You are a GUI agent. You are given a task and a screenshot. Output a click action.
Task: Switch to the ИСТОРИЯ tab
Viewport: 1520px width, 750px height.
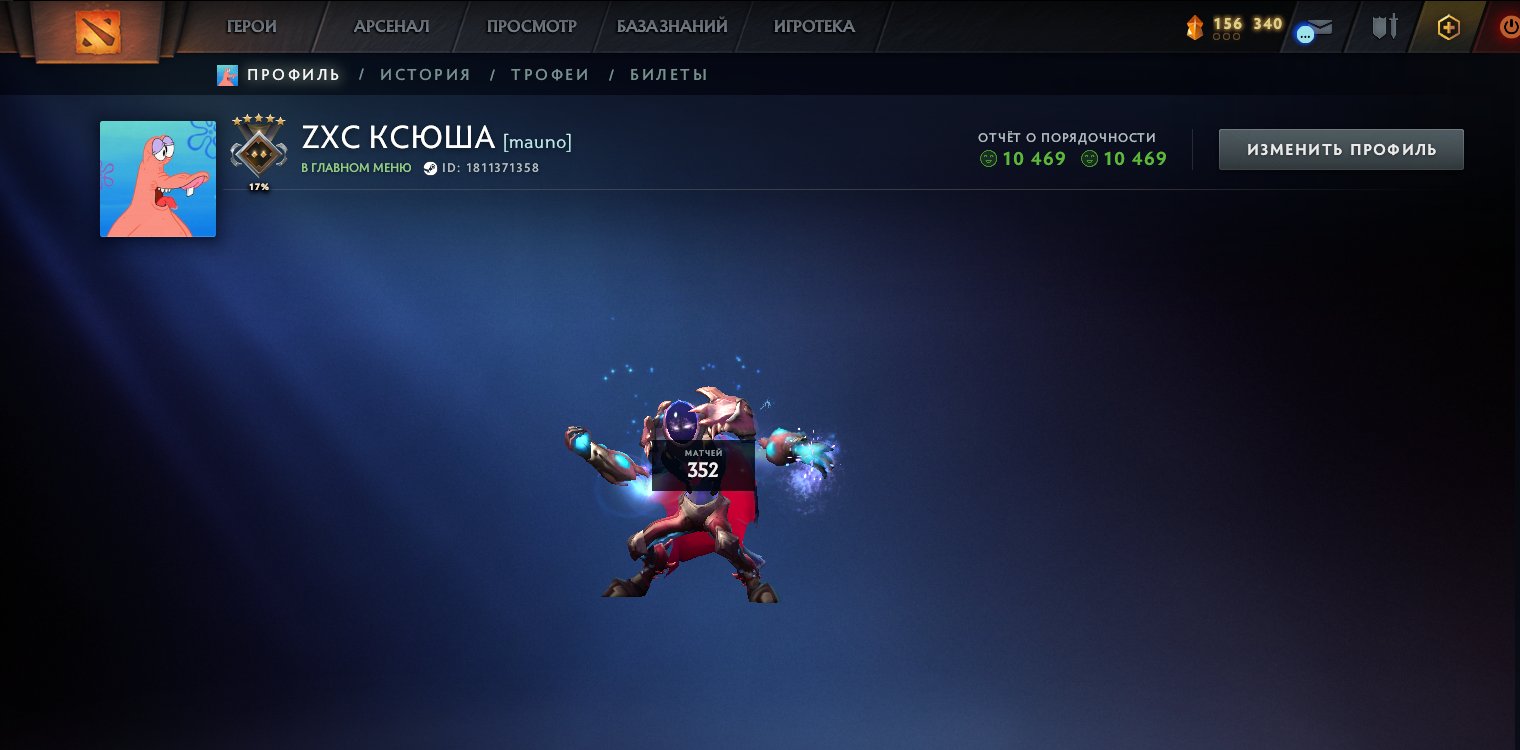[x=425, y=75]
